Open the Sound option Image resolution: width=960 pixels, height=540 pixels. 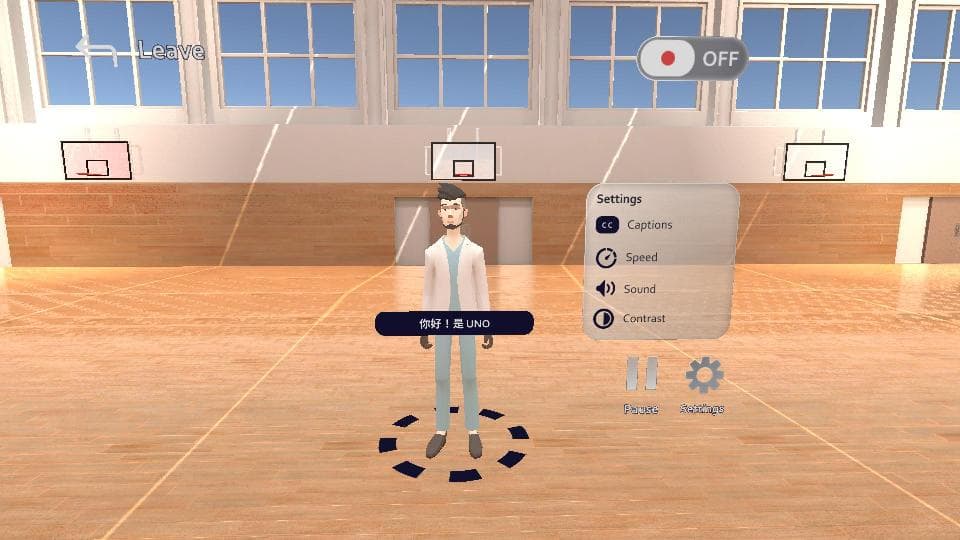(627, 289)
